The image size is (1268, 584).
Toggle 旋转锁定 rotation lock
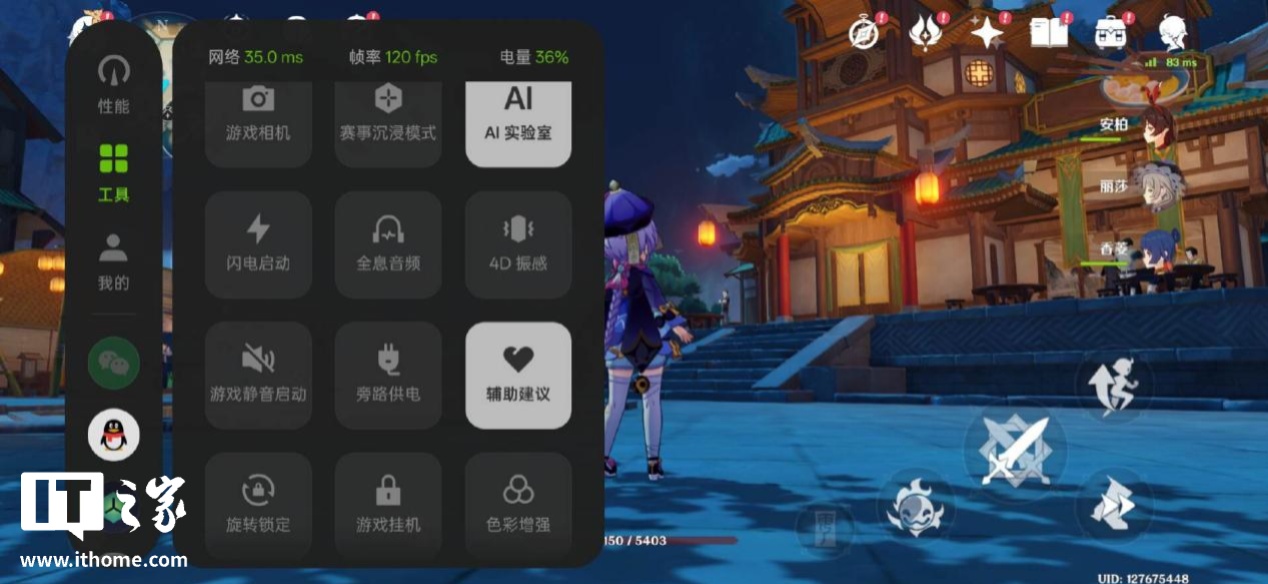(x=258, y=505)
